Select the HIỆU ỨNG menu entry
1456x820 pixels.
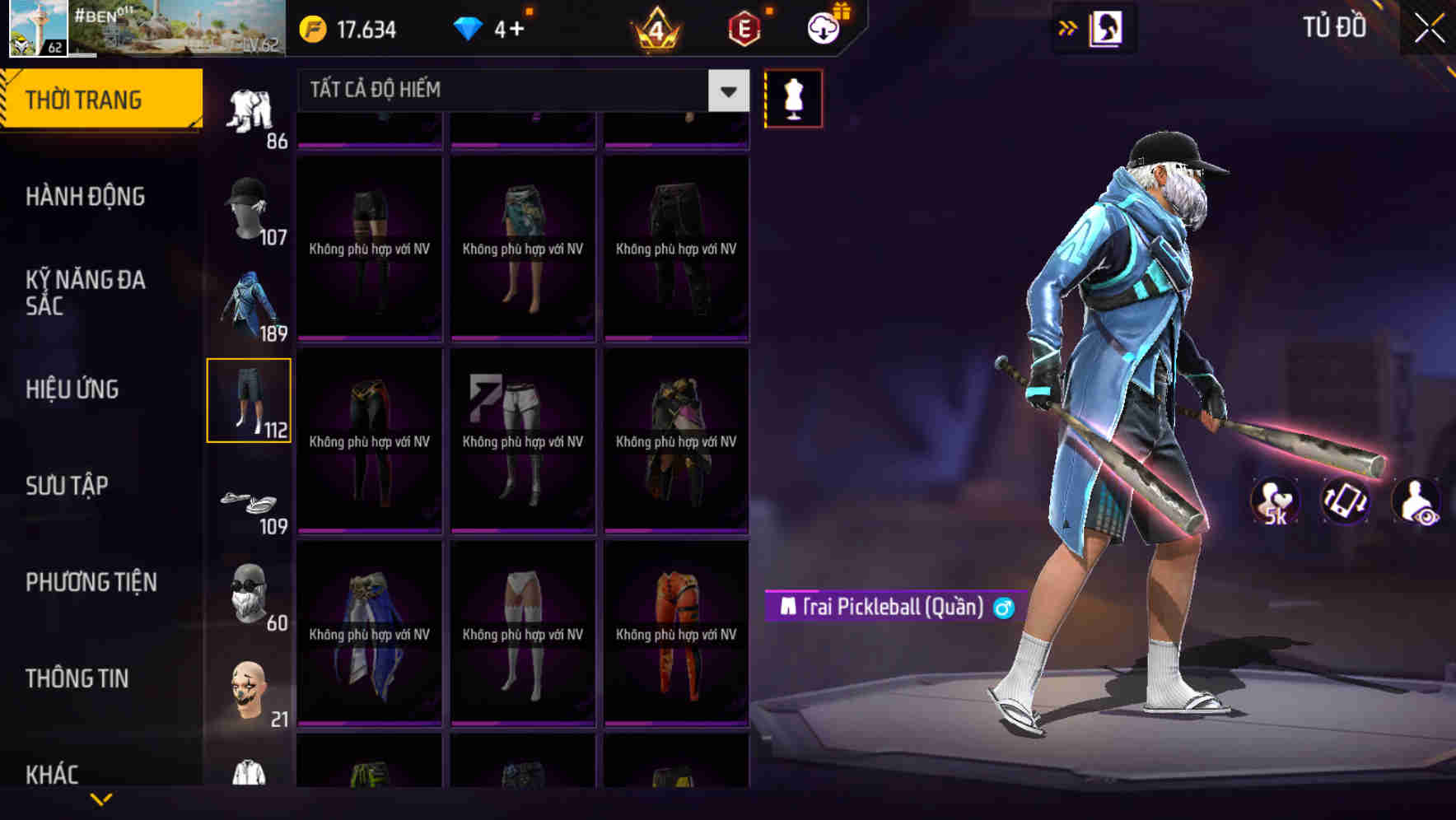pyautogui.click(x=72, y=389)
